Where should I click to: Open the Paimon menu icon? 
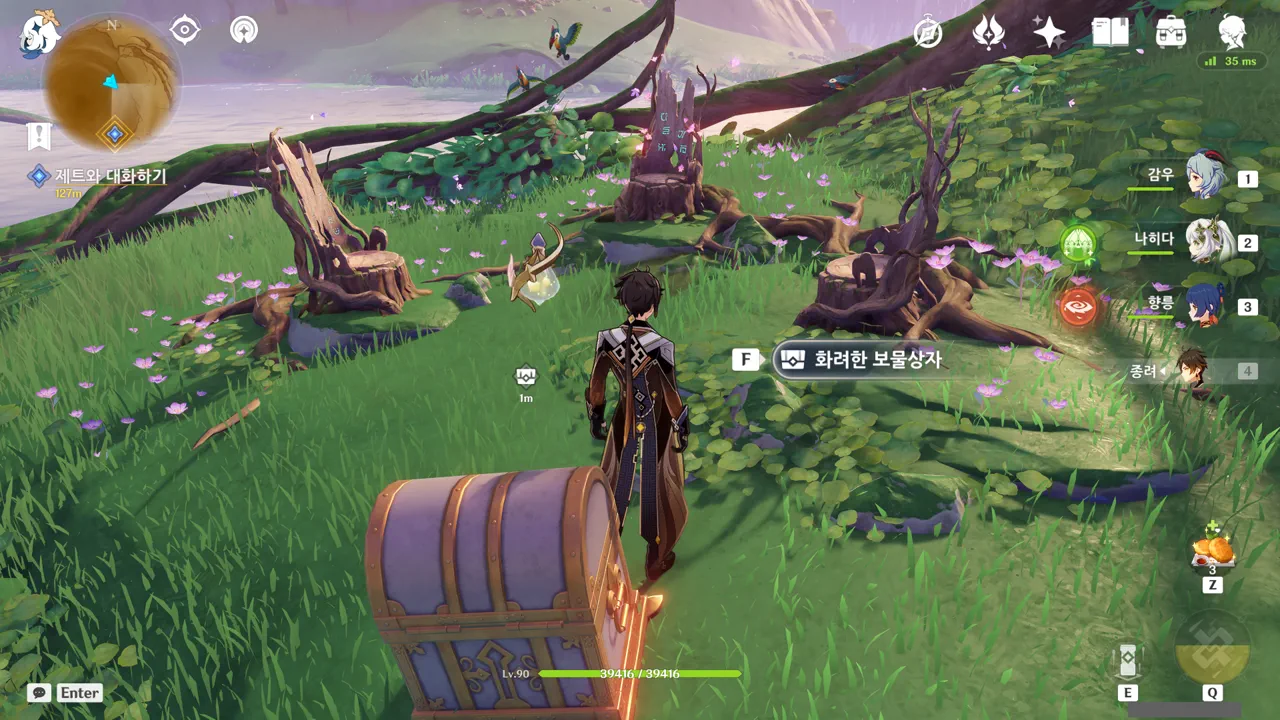point(40,33)
